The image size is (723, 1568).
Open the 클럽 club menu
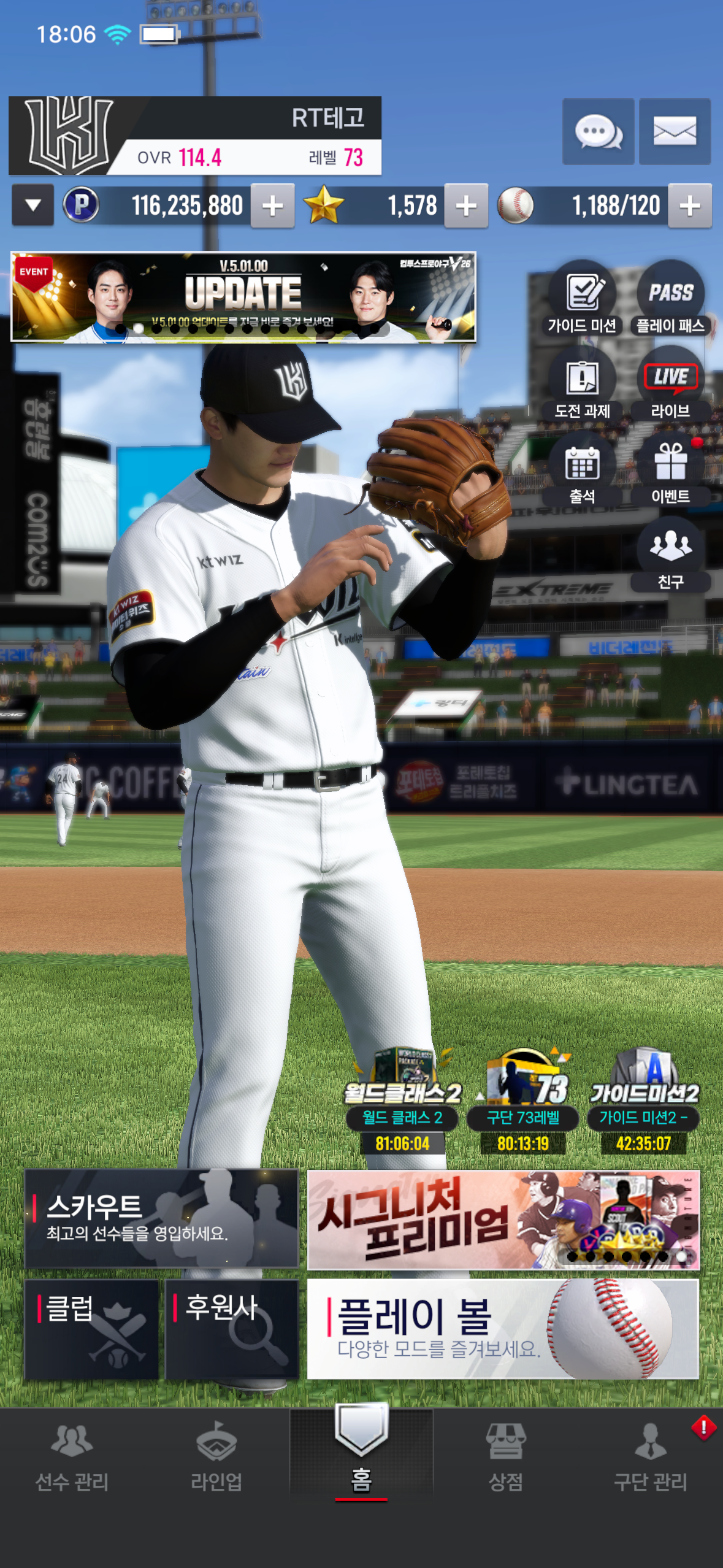point(91,1329)
